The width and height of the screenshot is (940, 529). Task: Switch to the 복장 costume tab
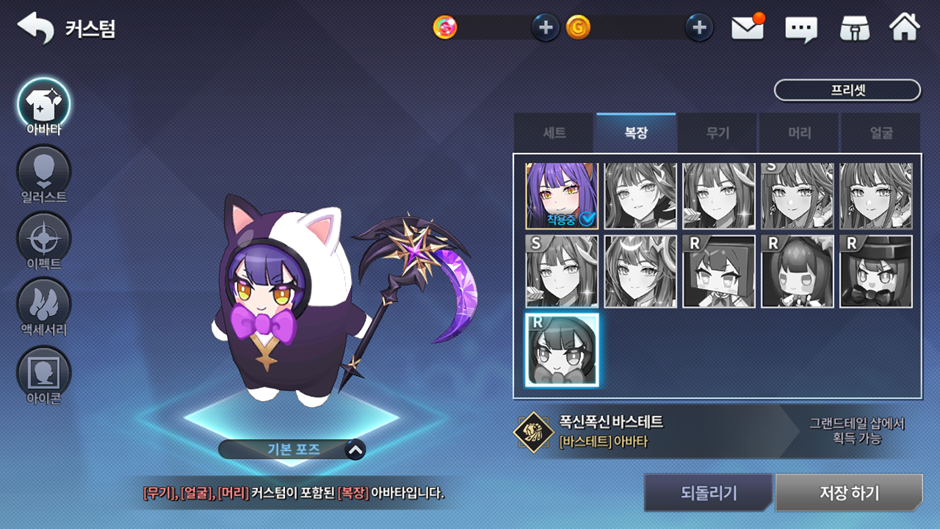[x=636, y=133]
